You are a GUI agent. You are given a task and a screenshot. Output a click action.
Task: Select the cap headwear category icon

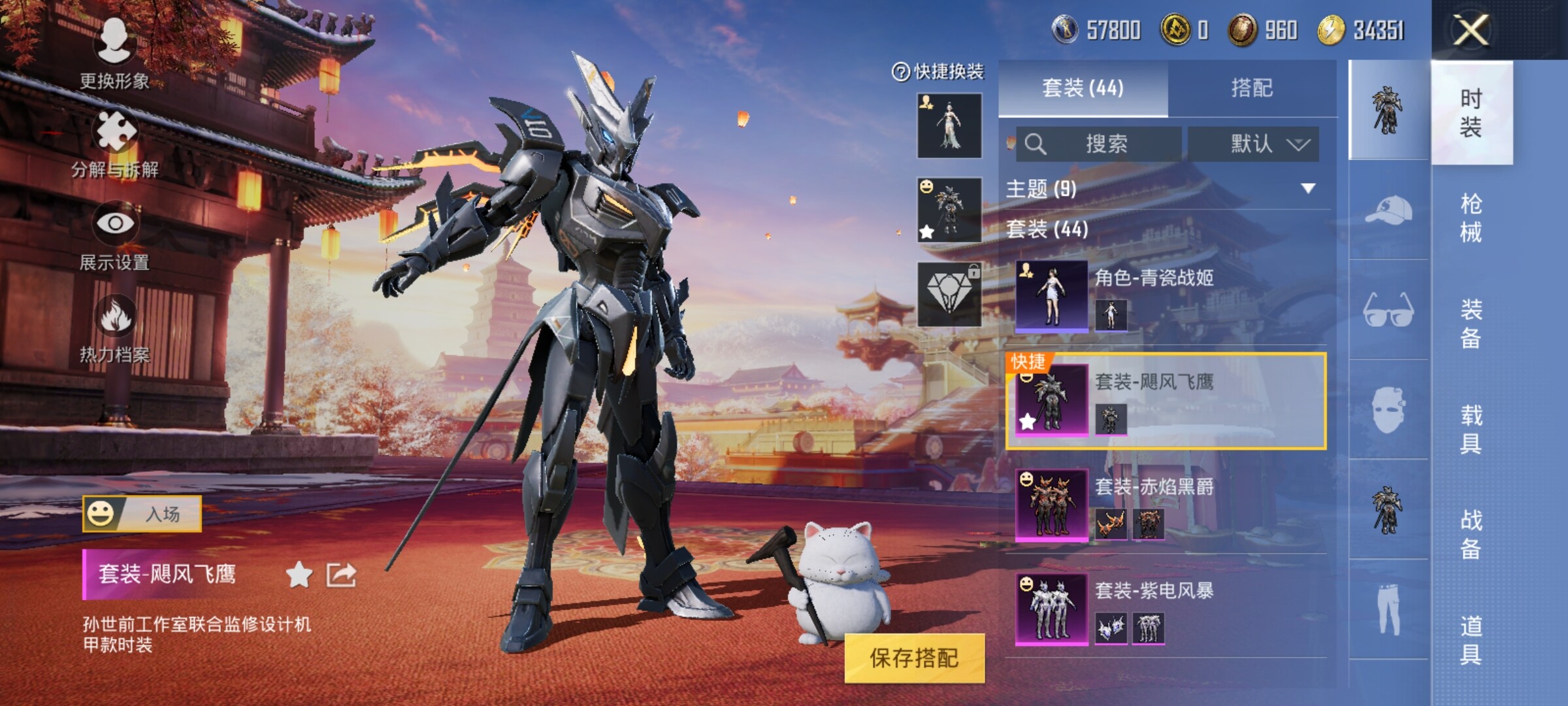(x=1388, y=210)
